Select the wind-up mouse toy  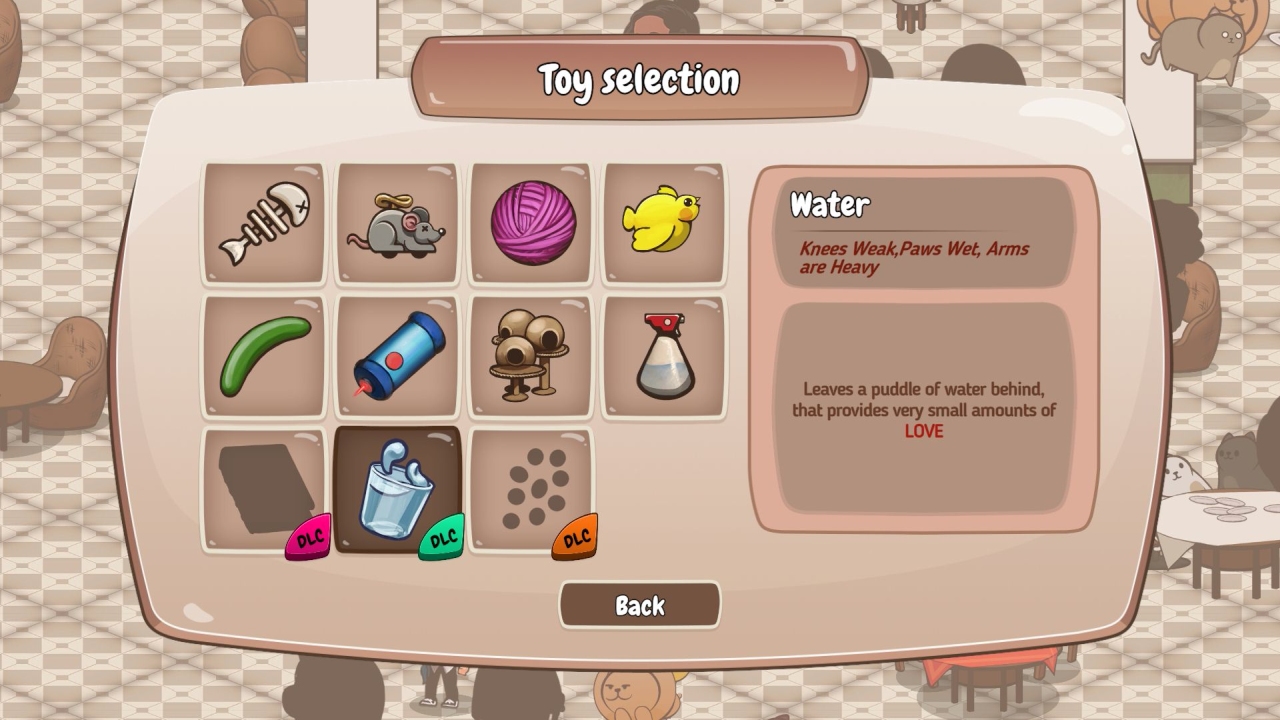pyautogui.click(x=397, y=221)
